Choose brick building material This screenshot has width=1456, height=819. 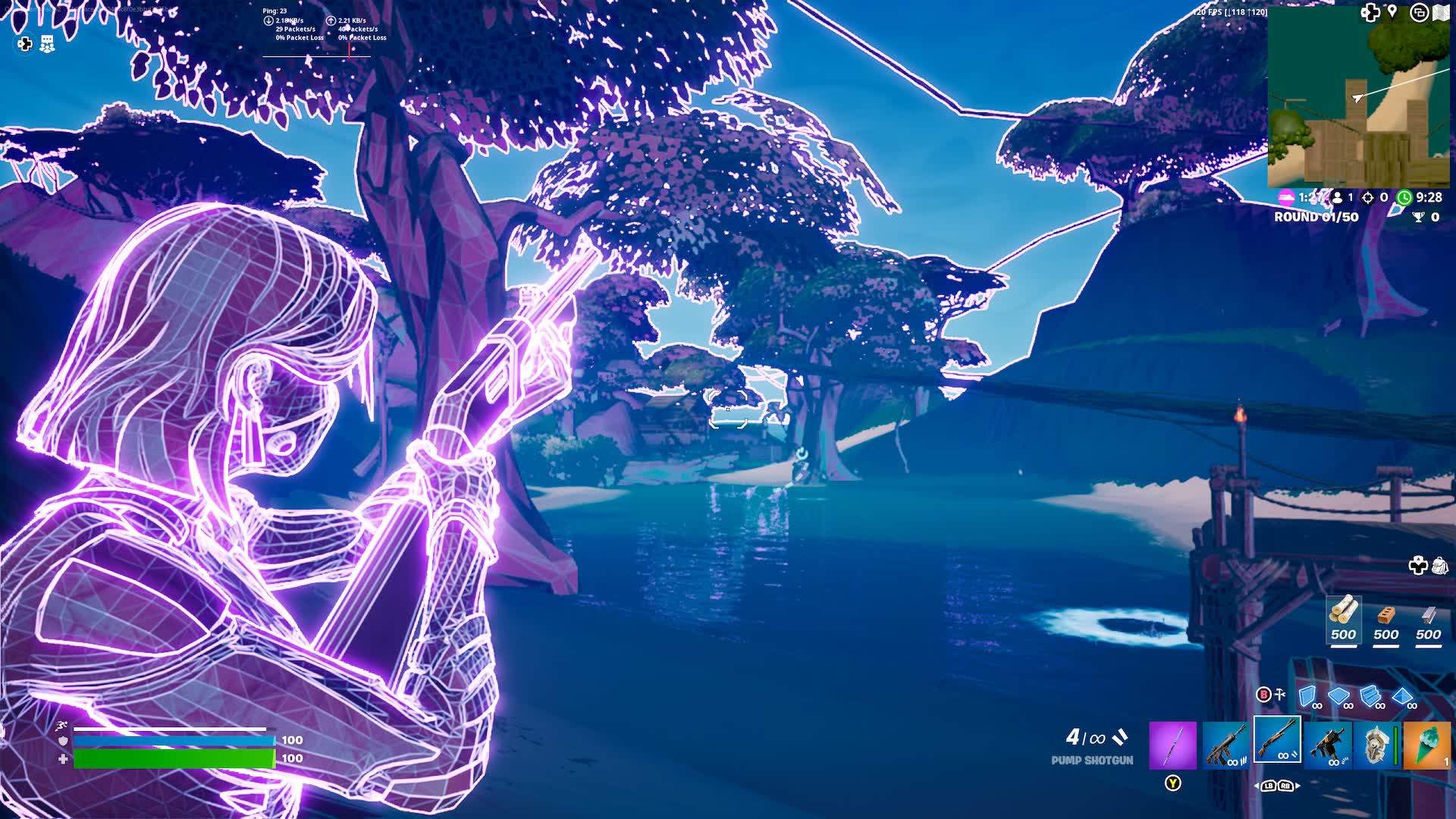point(1386,618)
